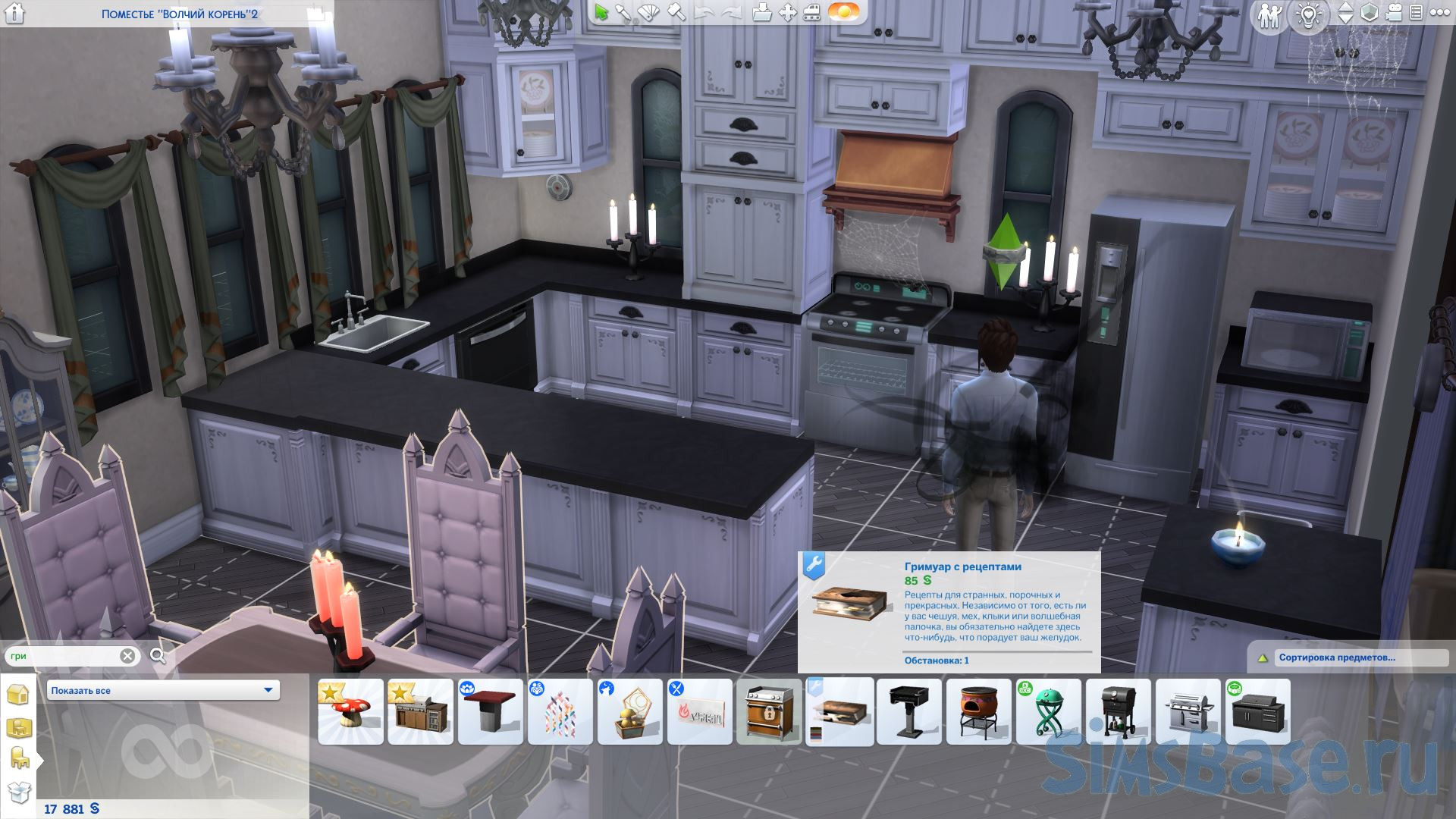Pick the green kettle grill thumbnail
This screenshot has width=1456, height=819.
(x=1048, y=712)
